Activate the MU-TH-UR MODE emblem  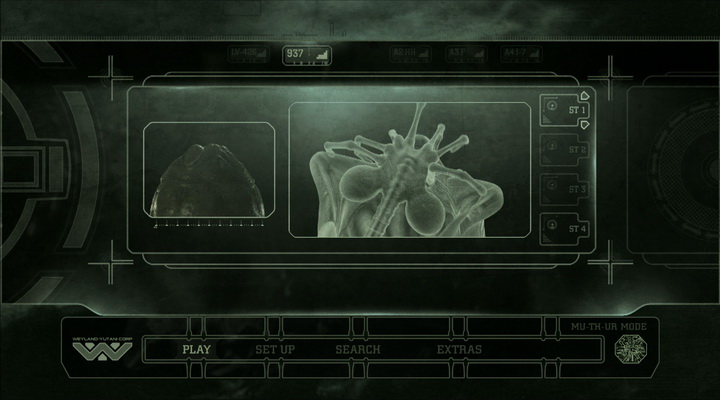click(631, 349)
